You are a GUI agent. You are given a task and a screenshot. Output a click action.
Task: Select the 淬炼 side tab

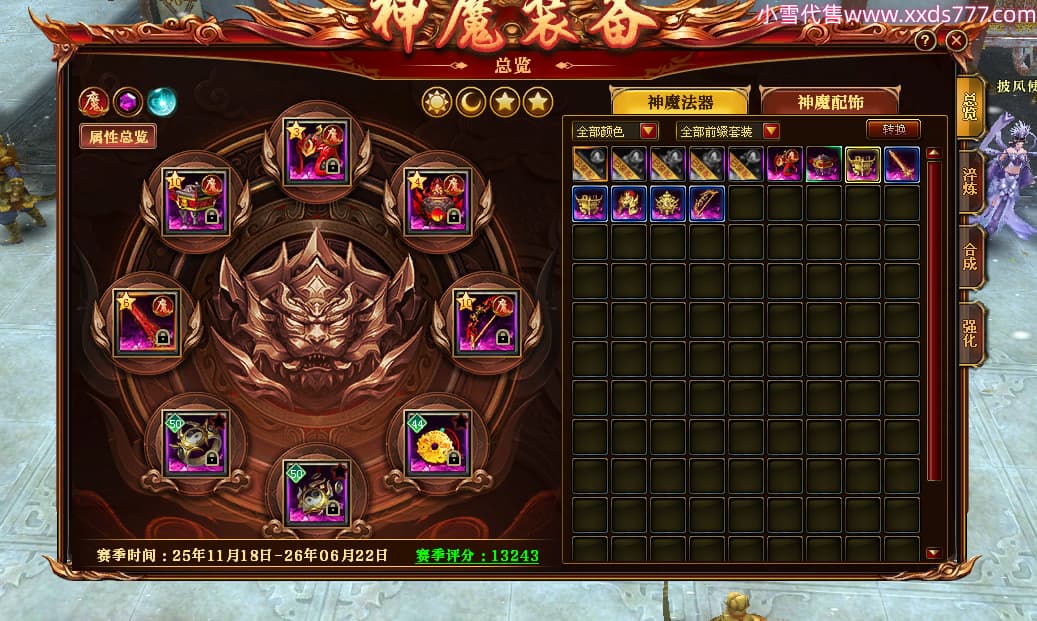[x=969, y=179]
